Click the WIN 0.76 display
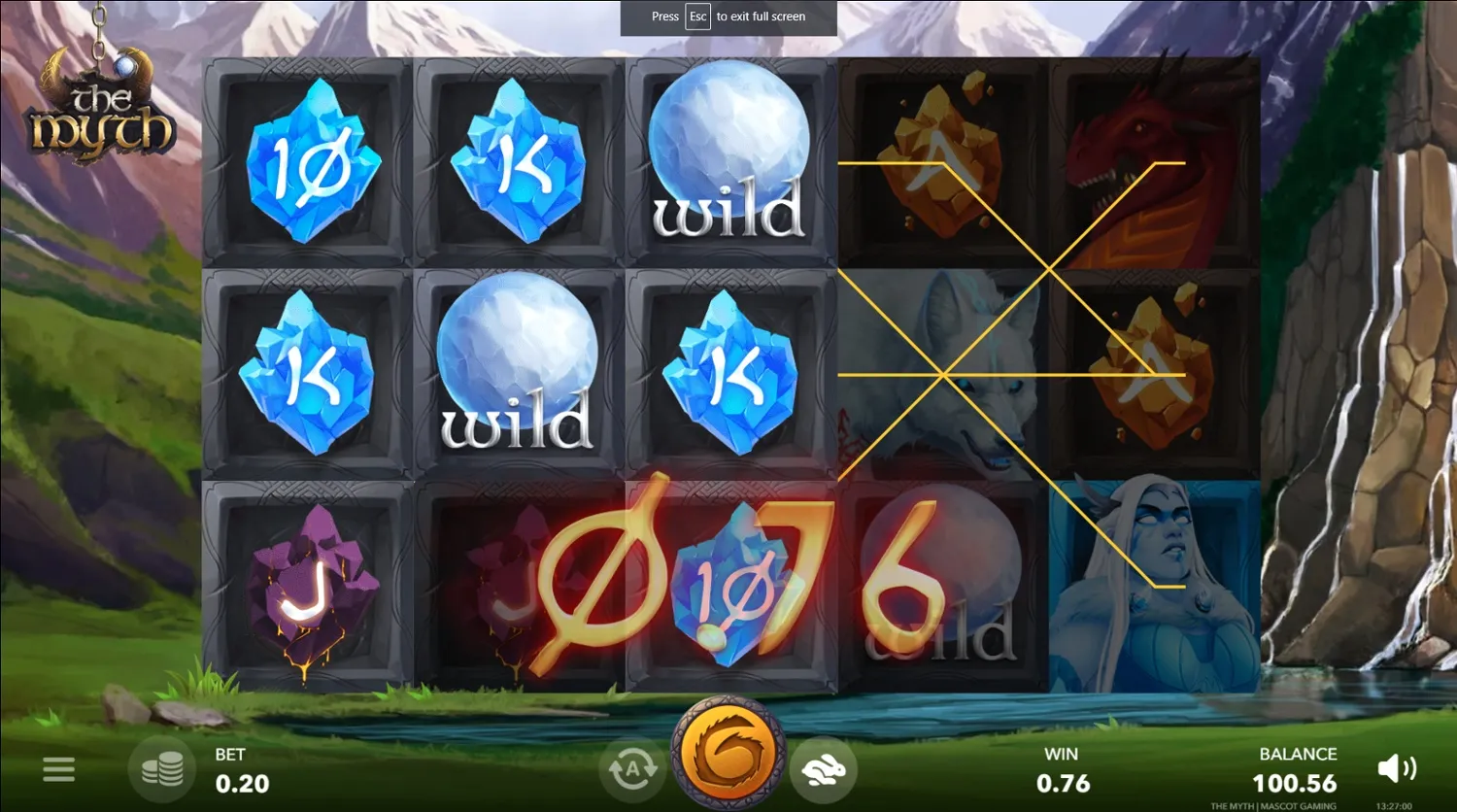Image resolution: width=1457 pixels, height=812 pixels. pyautogui.click(x=1061, y=769)
